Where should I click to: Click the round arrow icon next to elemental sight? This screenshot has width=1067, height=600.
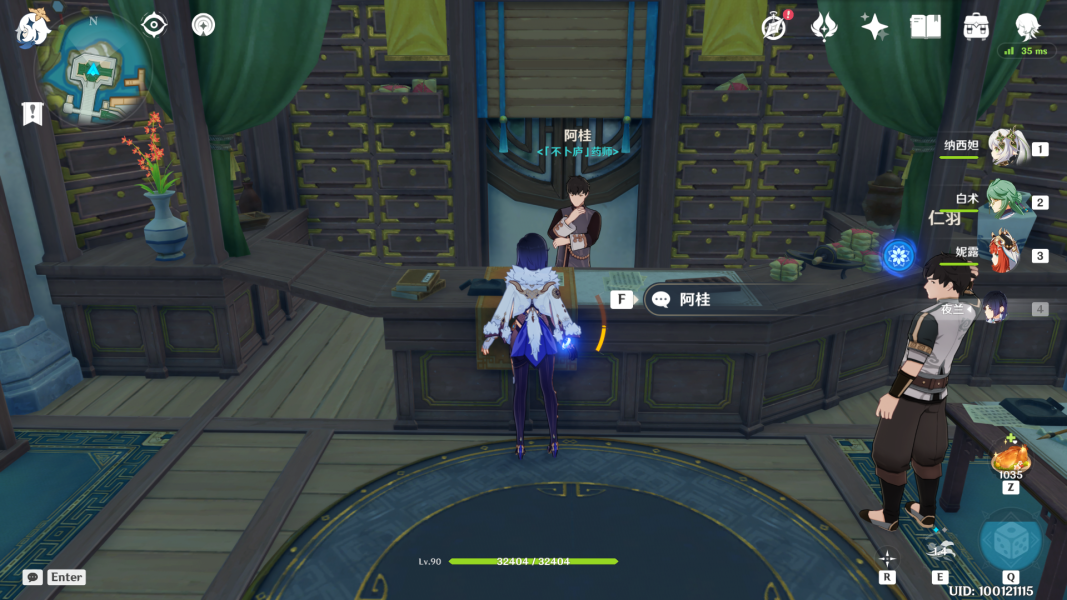[x=204, y=25]
